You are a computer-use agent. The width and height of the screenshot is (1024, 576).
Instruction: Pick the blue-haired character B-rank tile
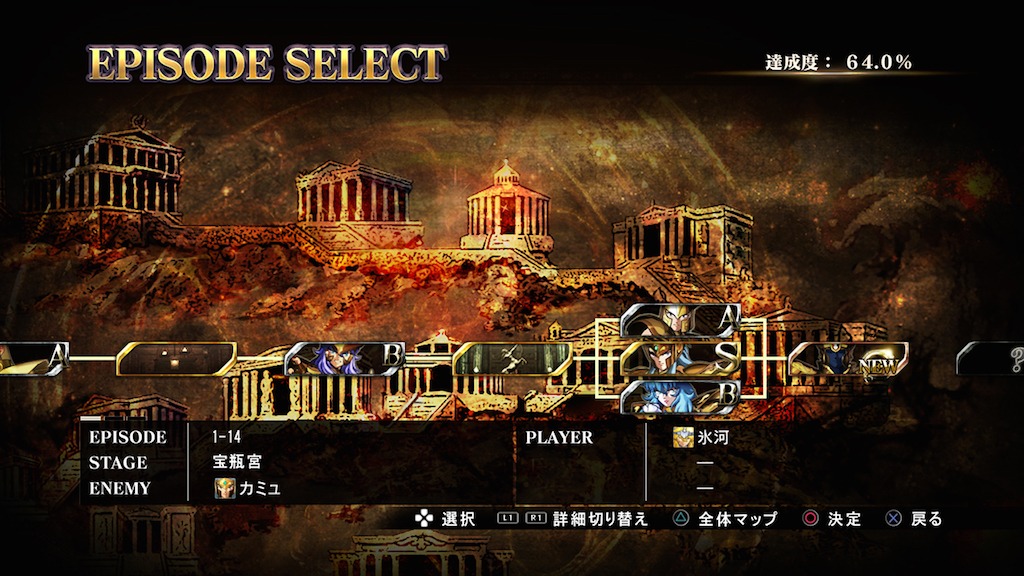pyautogui.click(x=680, y=395)
